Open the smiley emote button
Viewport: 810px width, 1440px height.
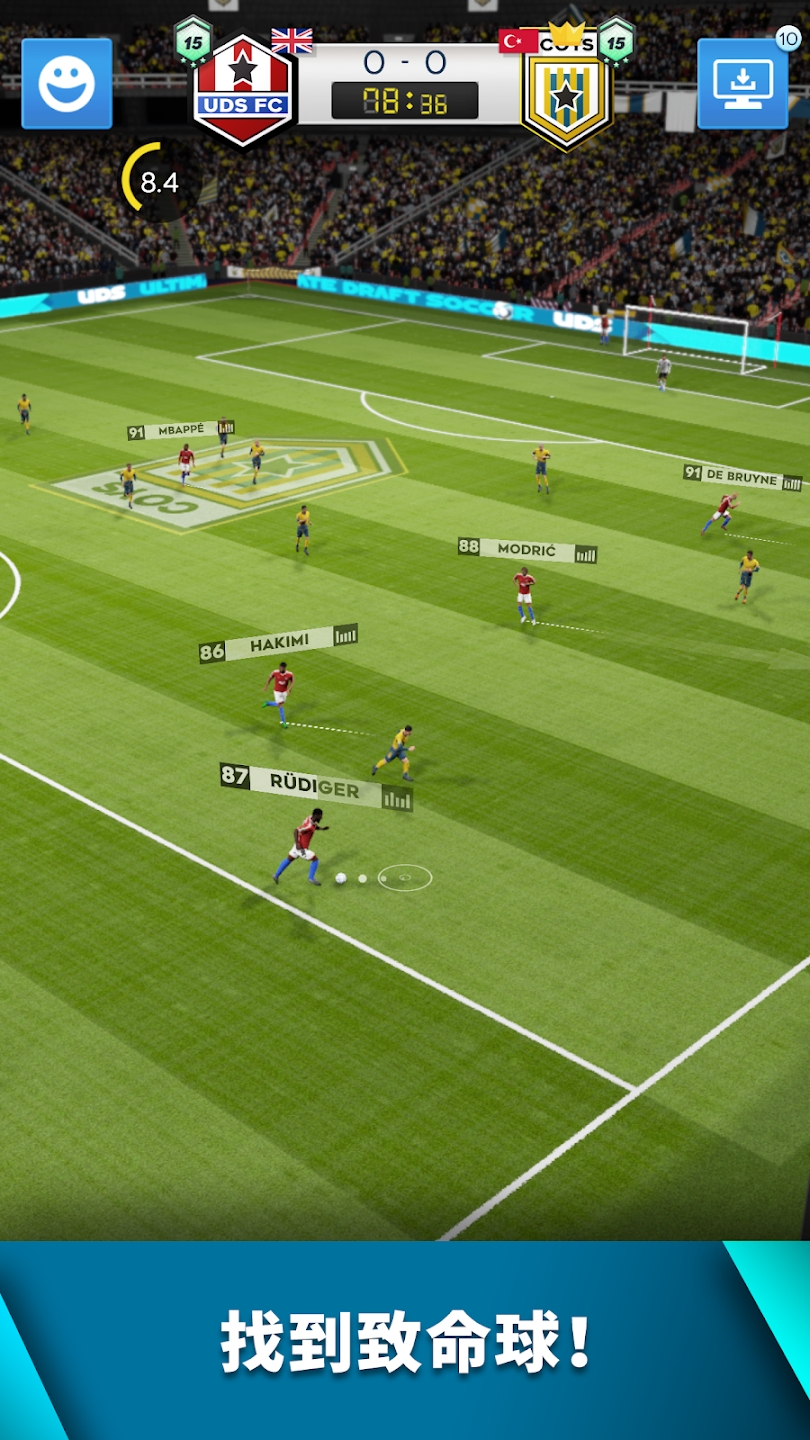tap(67, 84)
